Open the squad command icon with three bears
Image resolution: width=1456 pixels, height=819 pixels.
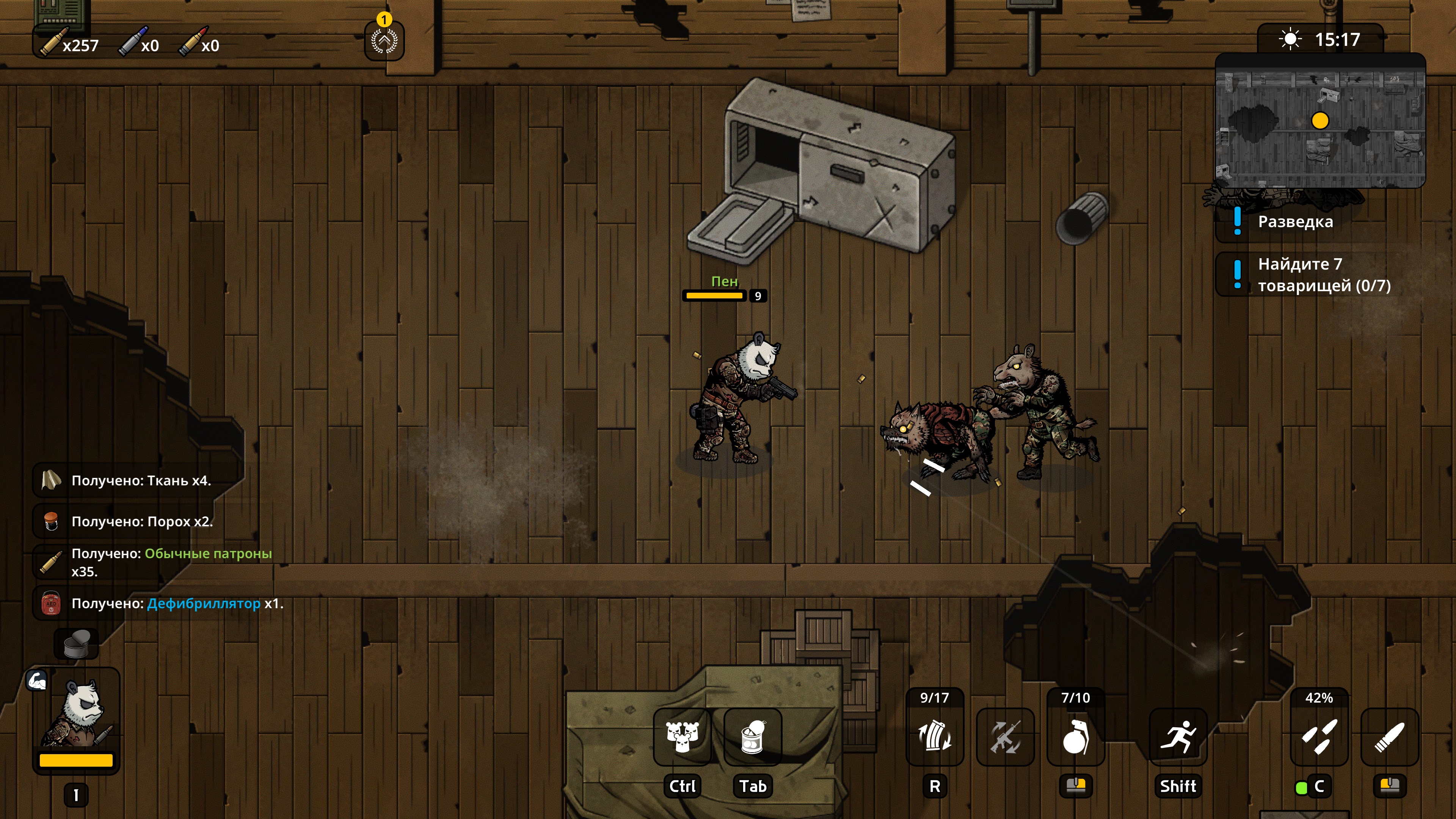coord(682,737)
